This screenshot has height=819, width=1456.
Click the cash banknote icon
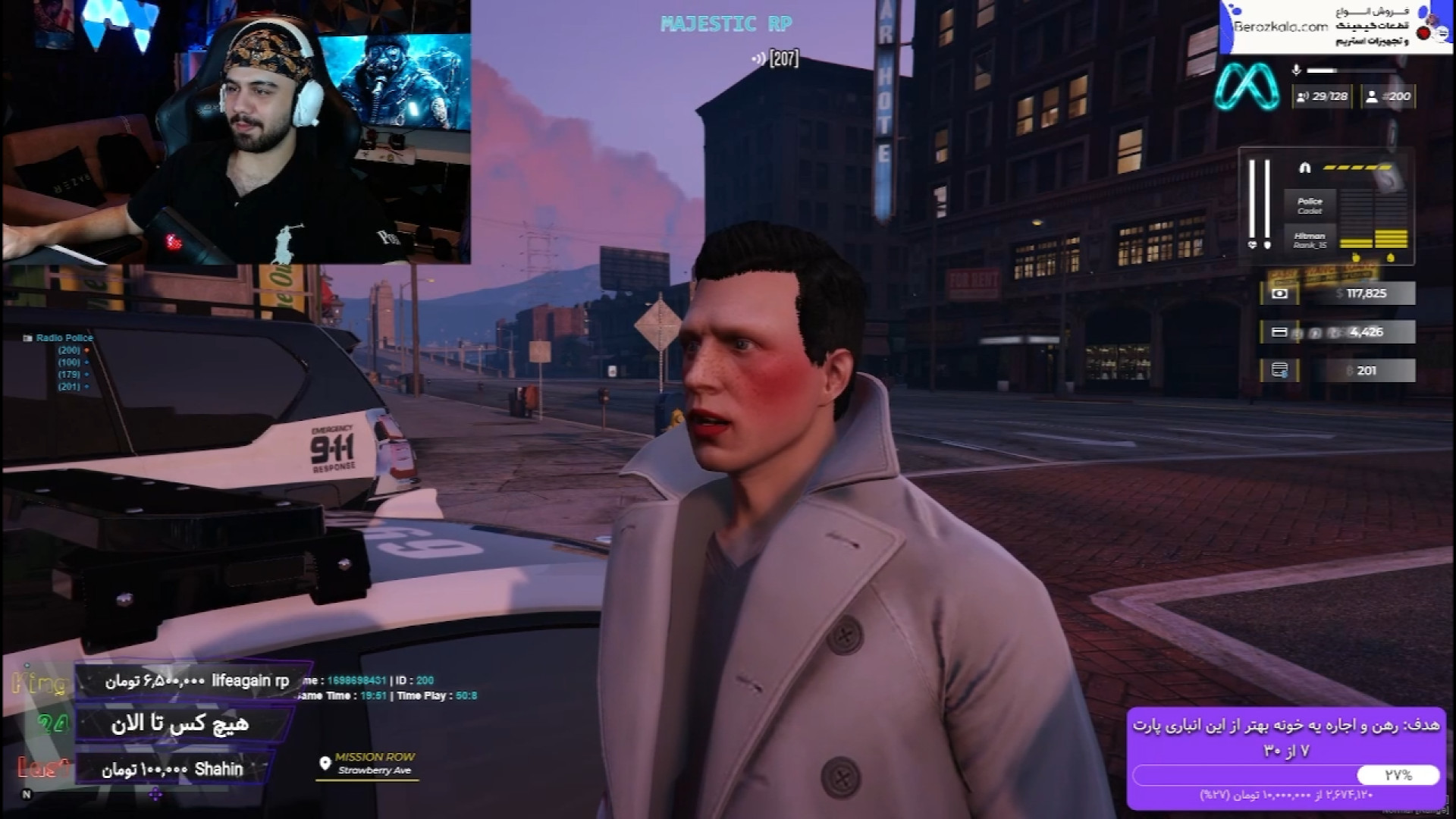pos(1279,293)
